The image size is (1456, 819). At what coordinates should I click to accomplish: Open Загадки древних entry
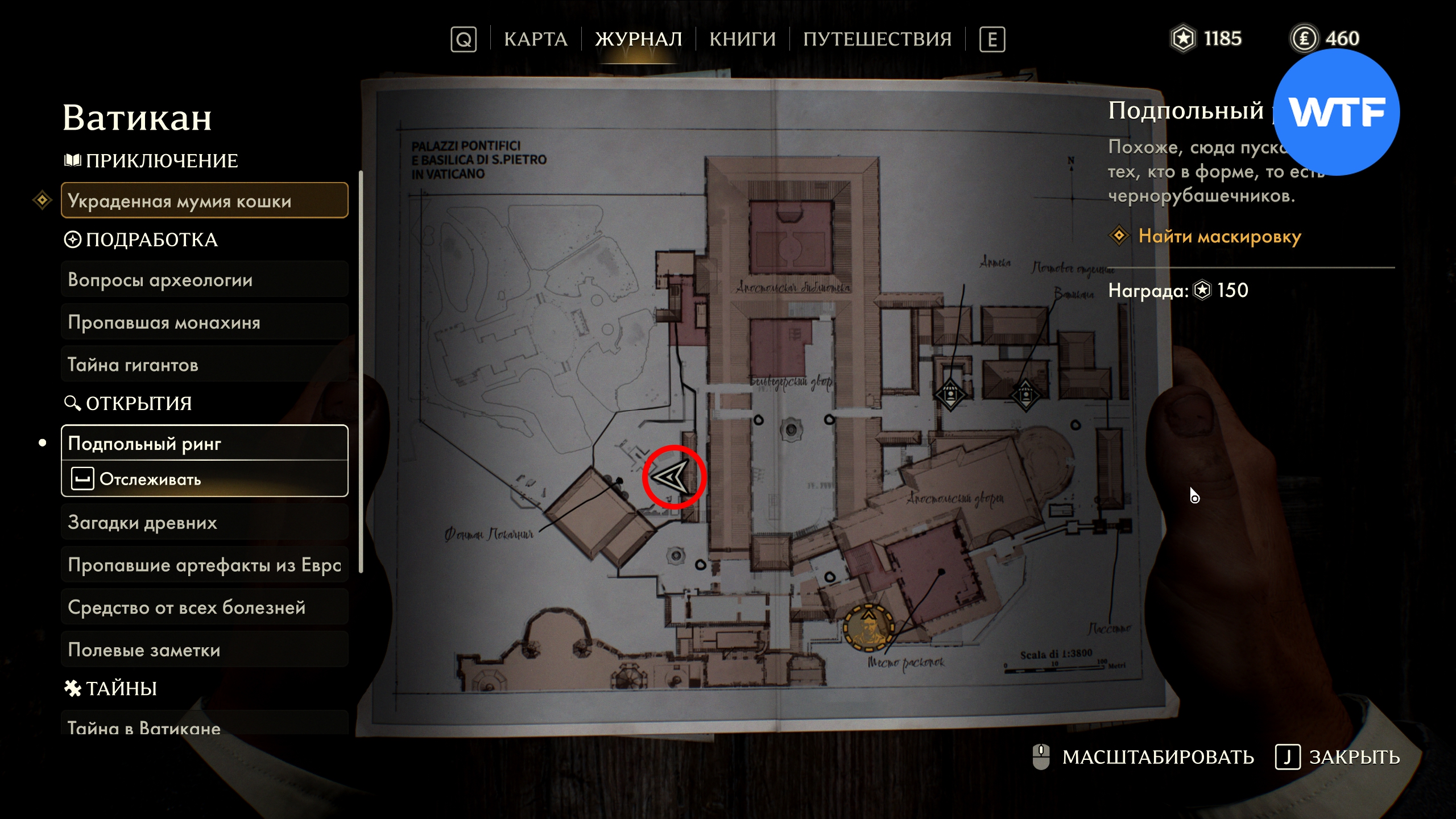pyautogui.click(x=204, y=522)
